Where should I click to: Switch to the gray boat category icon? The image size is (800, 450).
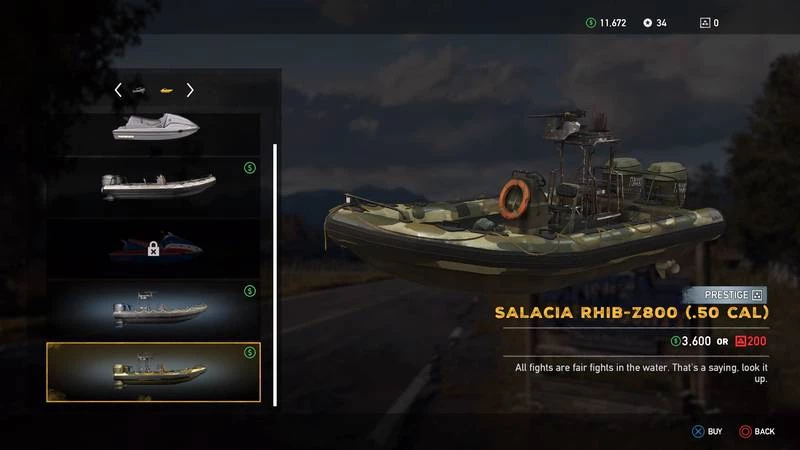pyautogui.click(x=140, y=91)
